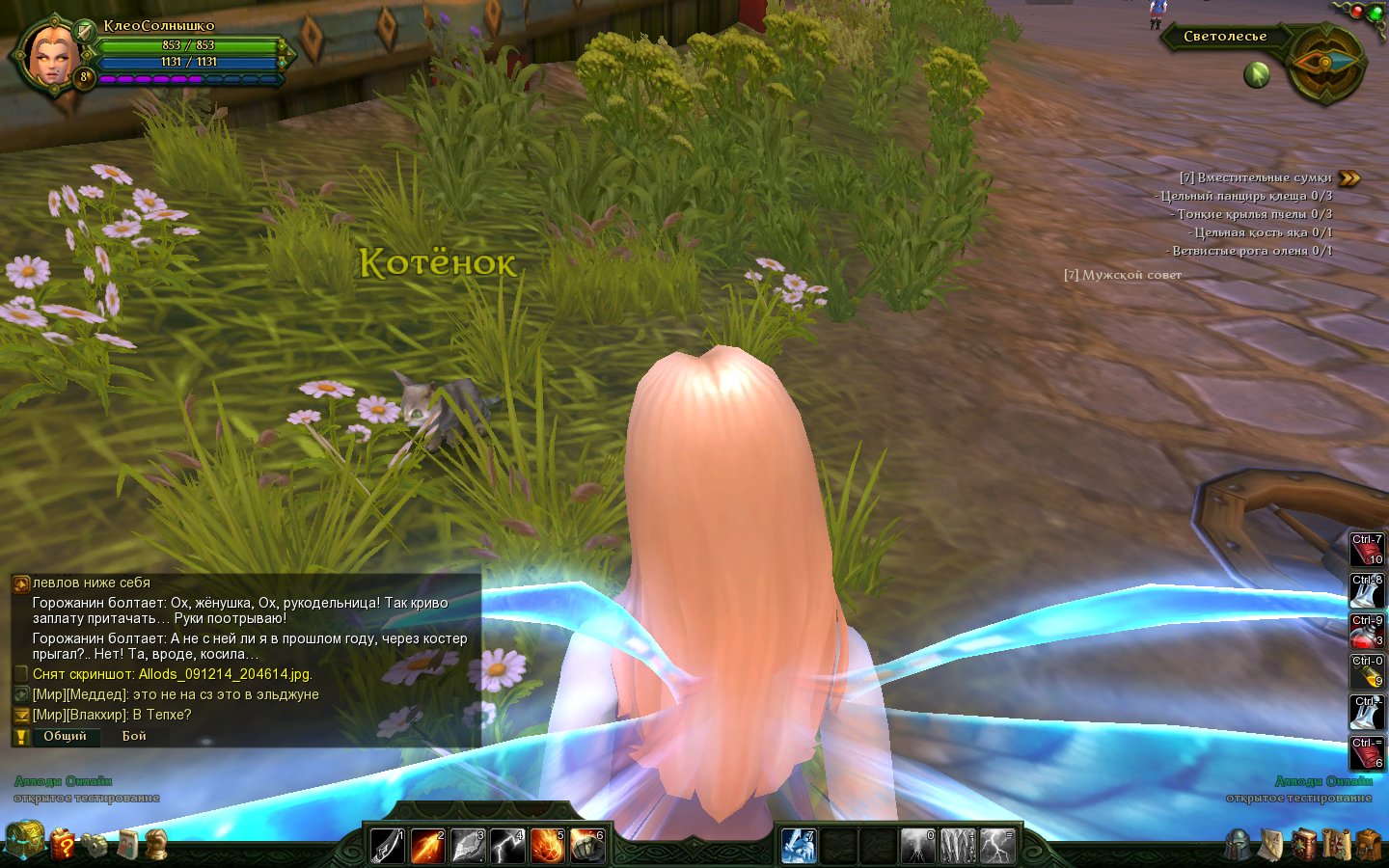Open the treasure chest icon in the bottom bar
1389x868 pixels.
coord(24,841)
